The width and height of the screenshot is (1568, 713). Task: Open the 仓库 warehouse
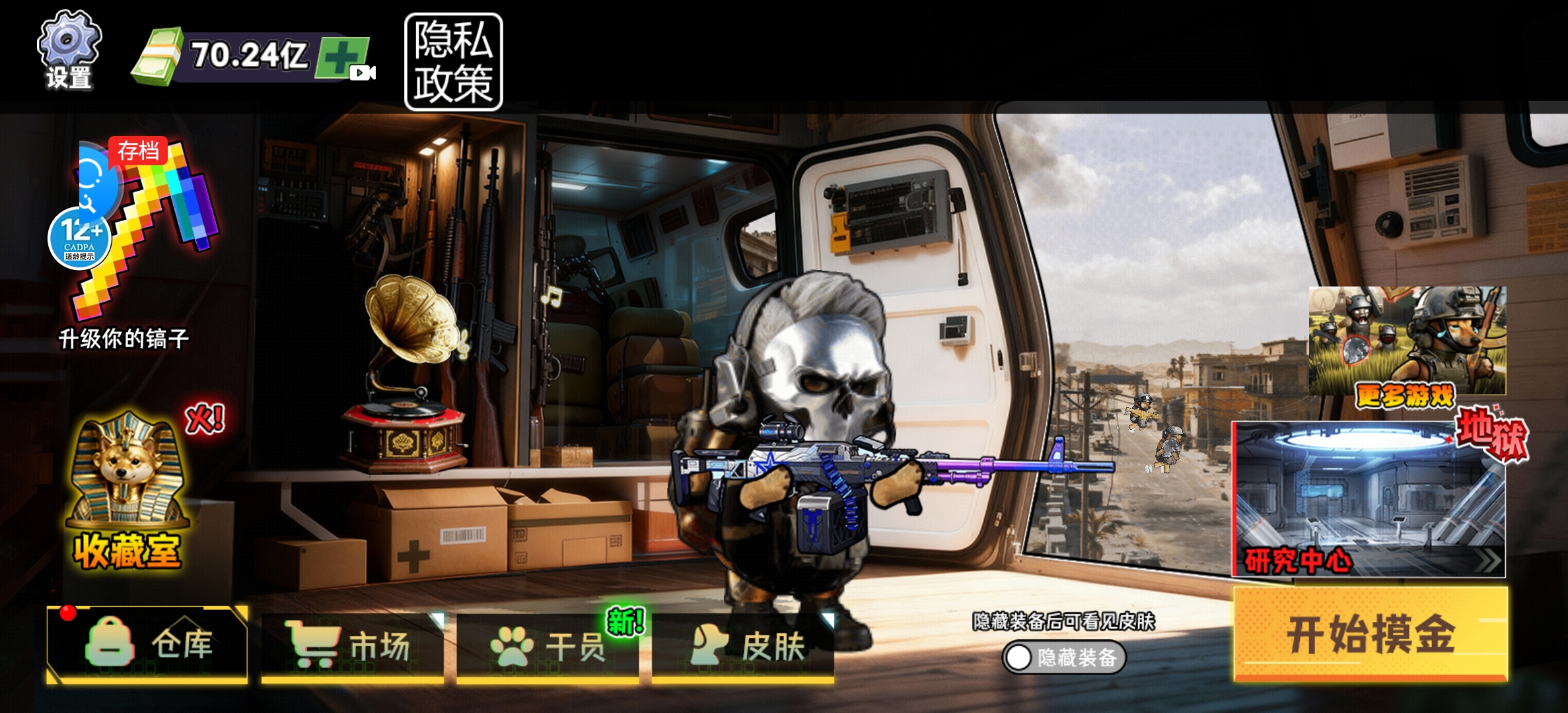tap(148, 644)
